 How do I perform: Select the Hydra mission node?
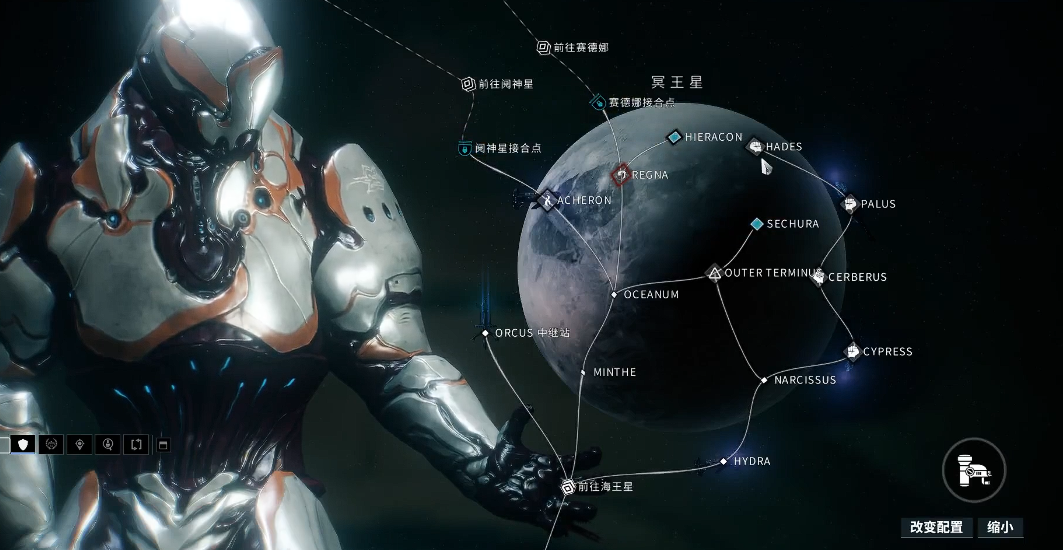coord(724,462)
